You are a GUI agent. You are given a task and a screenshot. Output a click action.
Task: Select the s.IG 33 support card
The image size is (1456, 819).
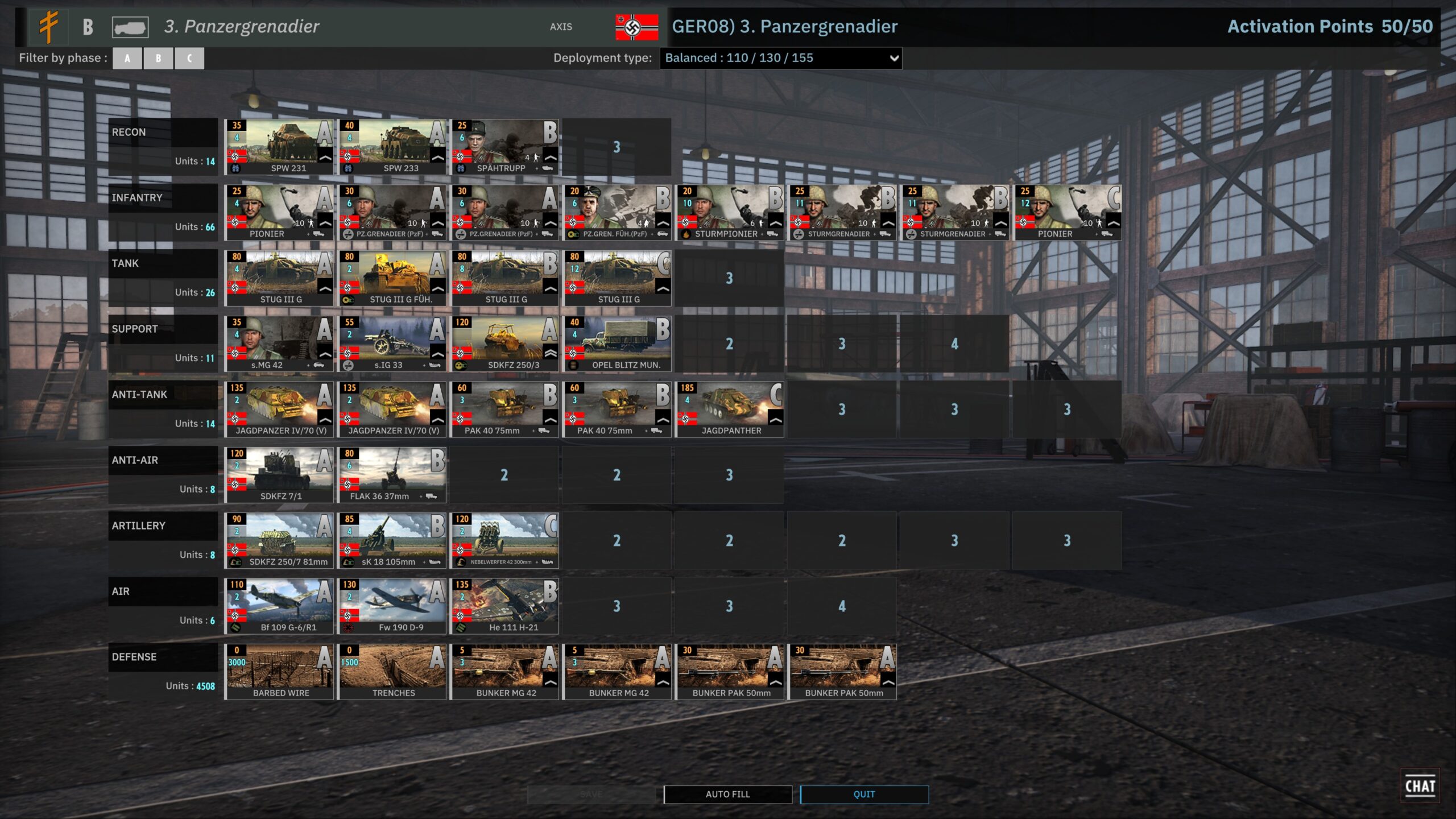[x=391, y=344]
